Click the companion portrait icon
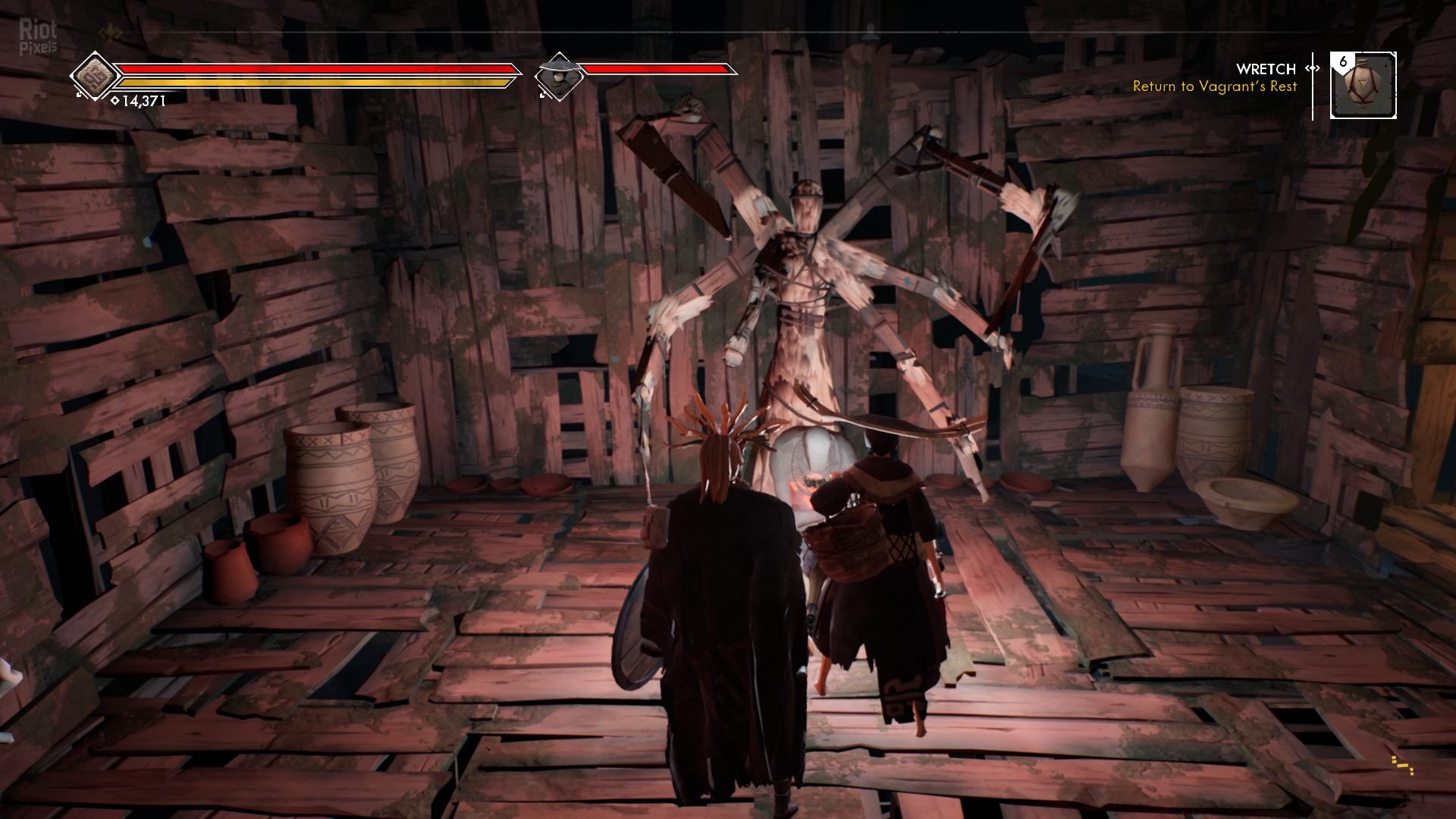 (559, 77)
